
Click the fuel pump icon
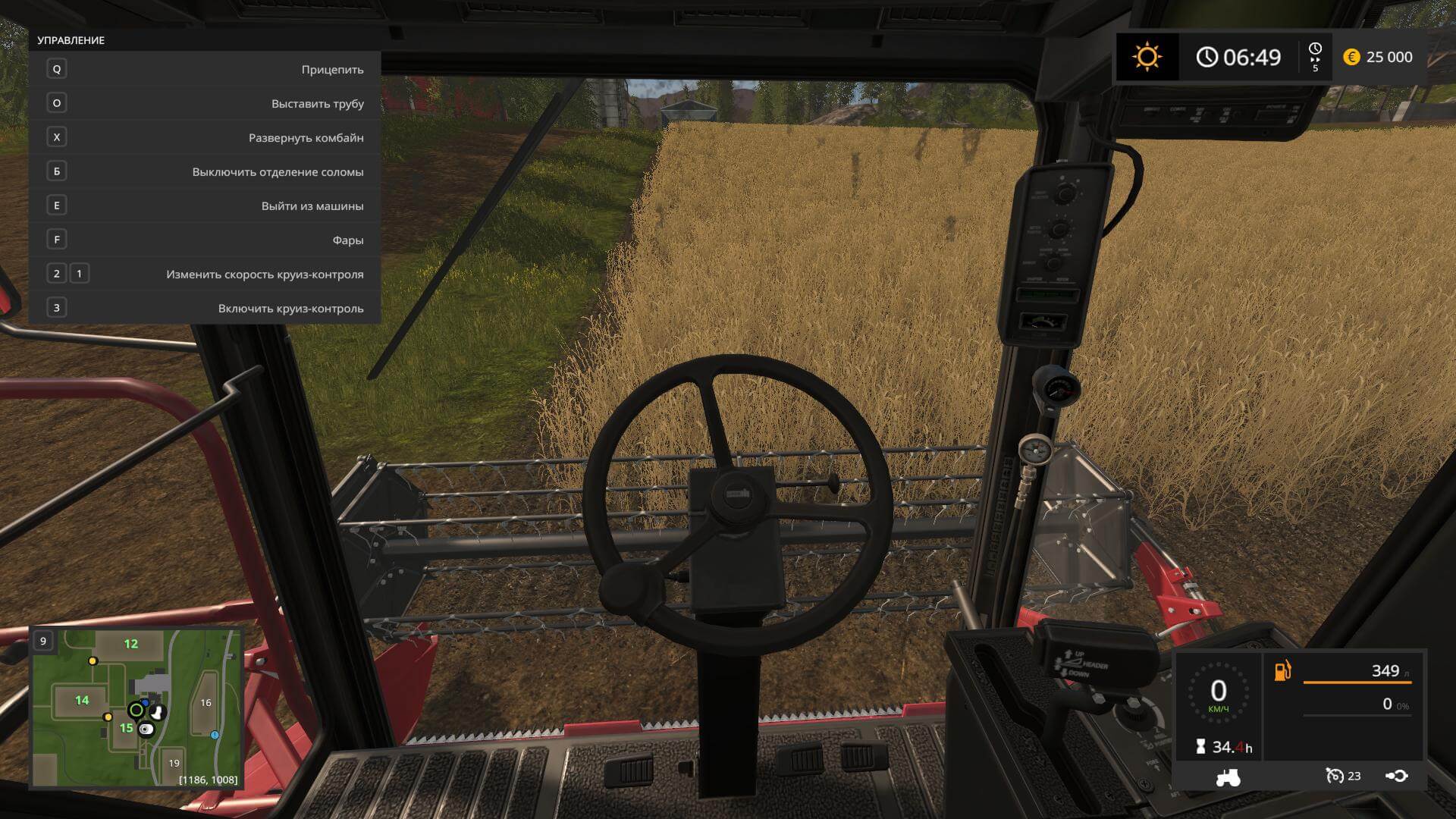tap(1282, 670)
